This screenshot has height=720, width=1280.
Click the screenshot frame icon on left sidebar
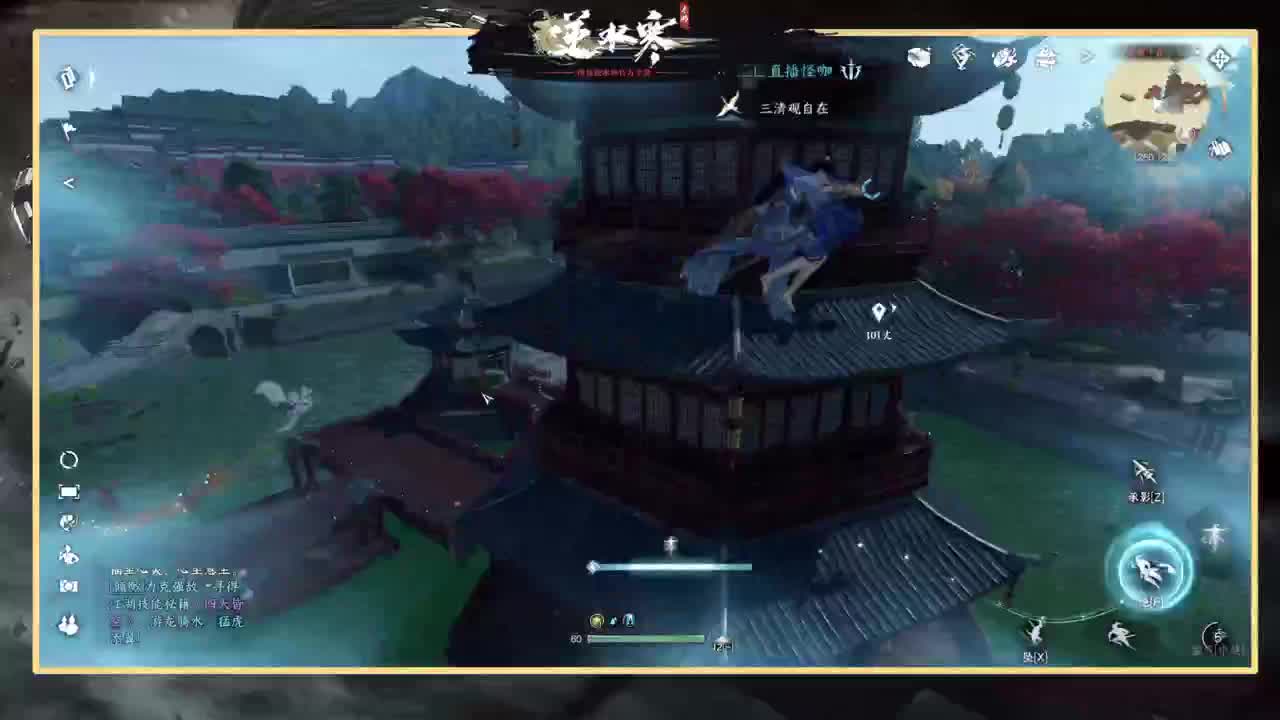68,491
